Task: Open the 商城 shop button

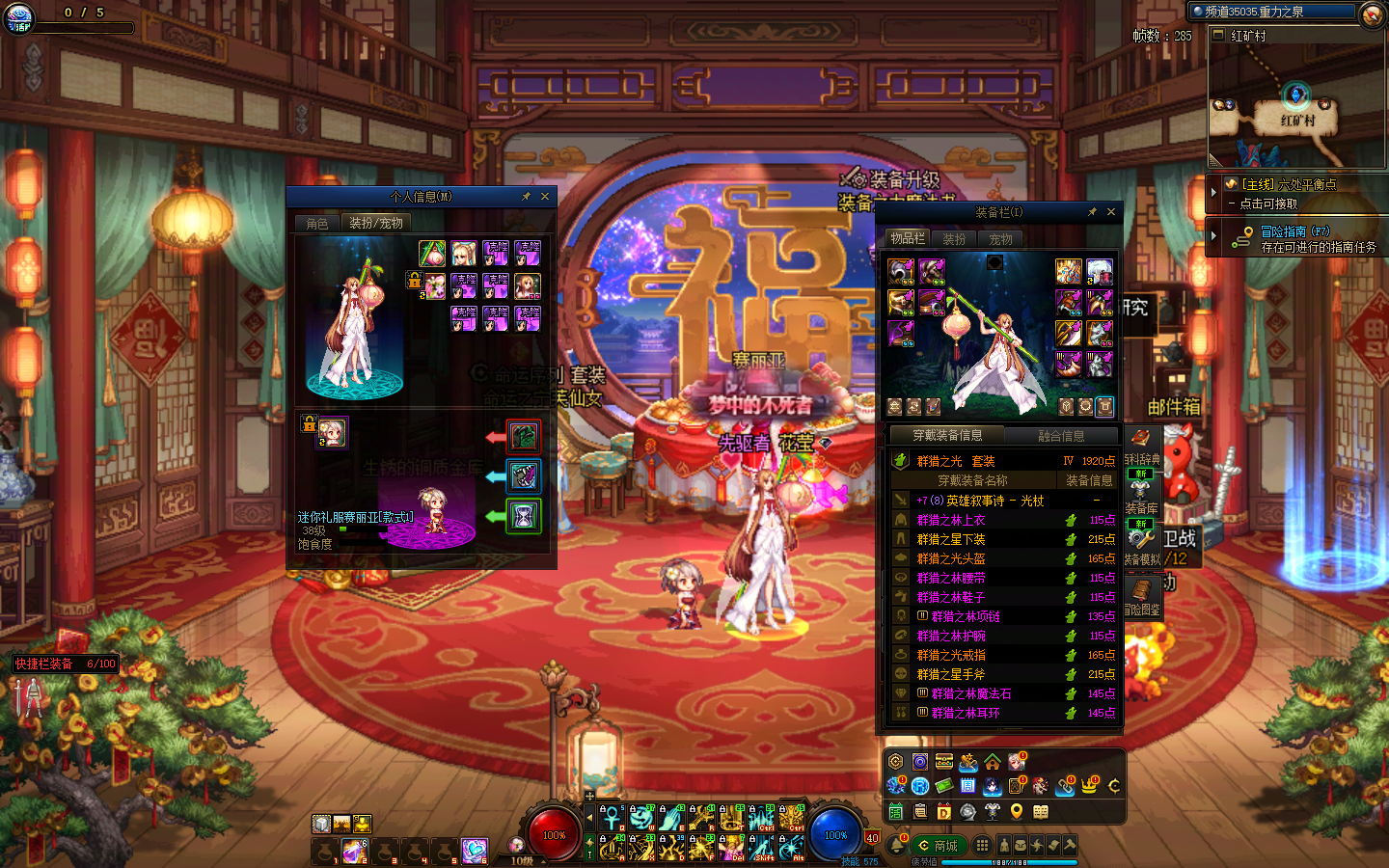Action: click(938, 846)
